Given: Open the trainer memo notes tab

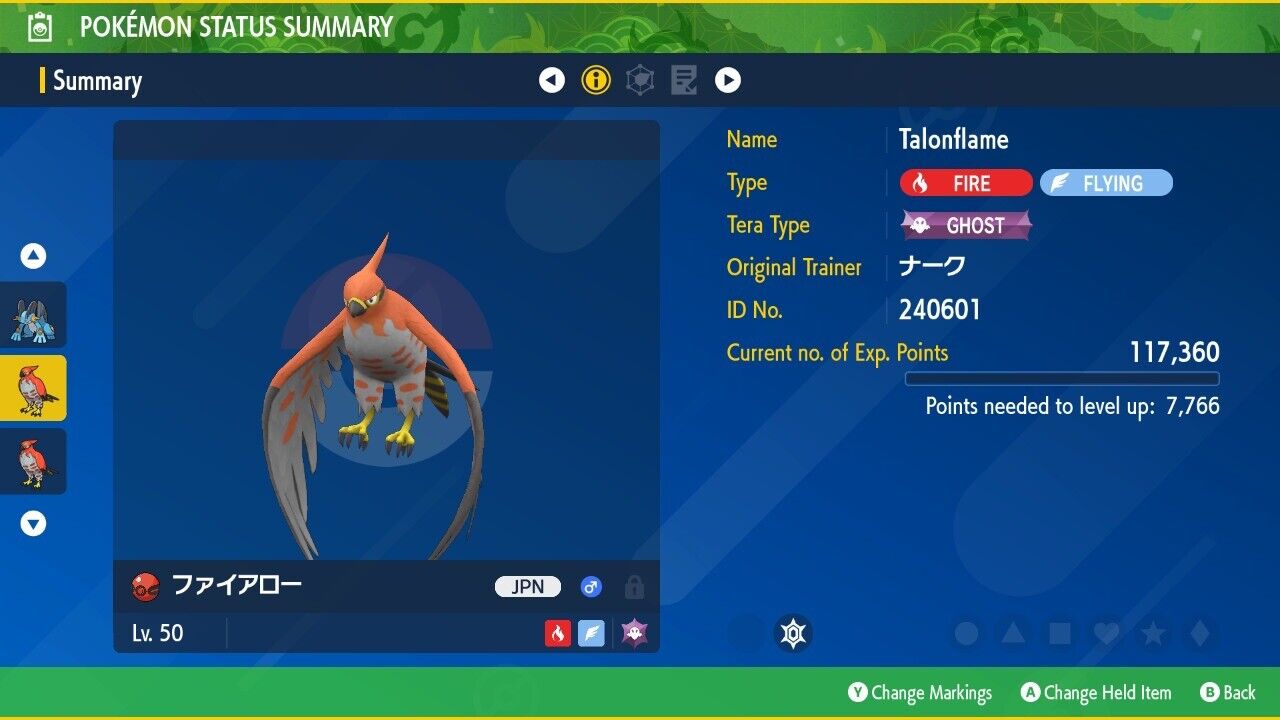Looking at the screenshot, I should [684, 80].
